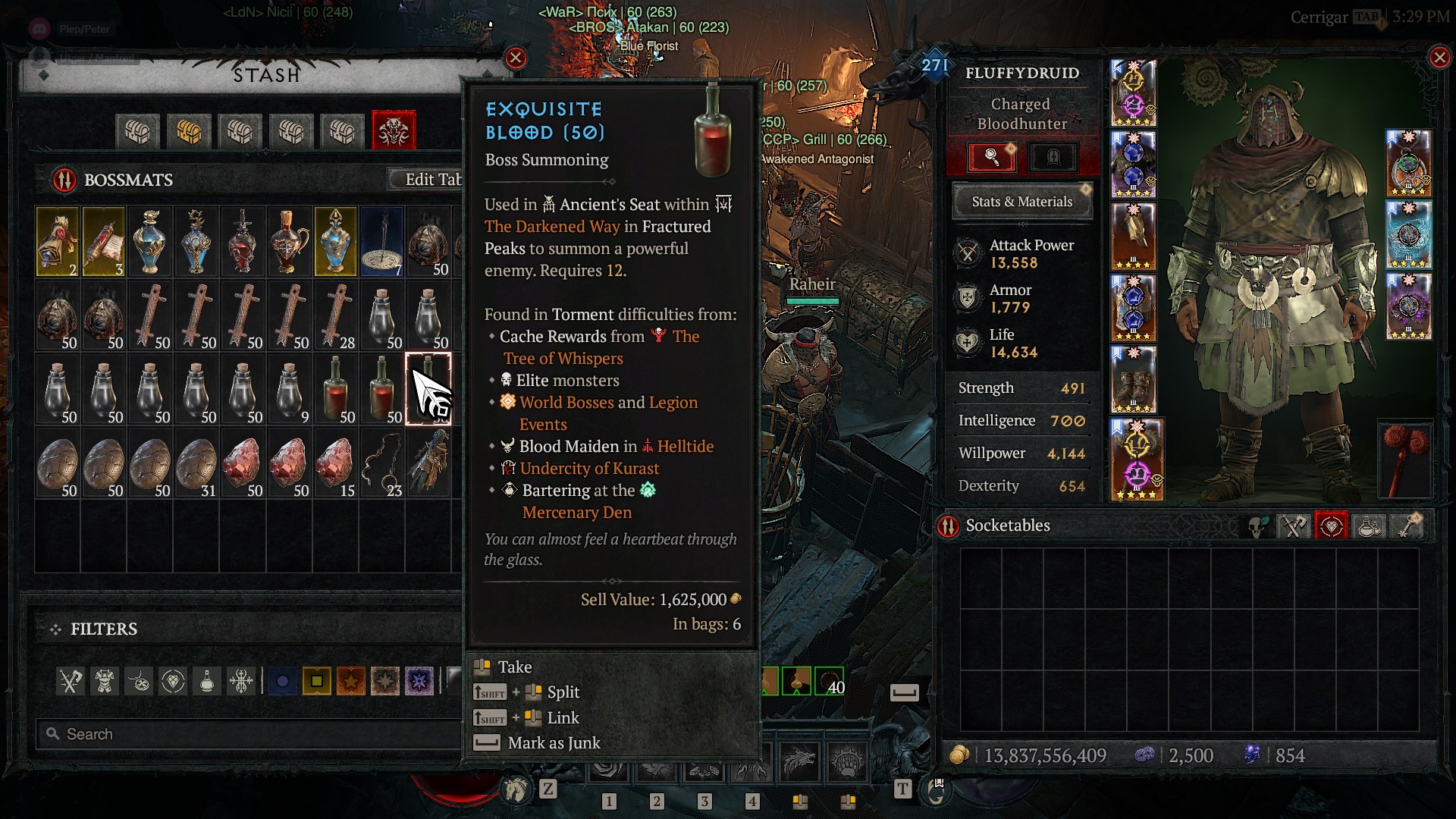Open the Stats & Materials panel
Image resolution: width=1456 pixels, height=819 pixels.
1021,202
